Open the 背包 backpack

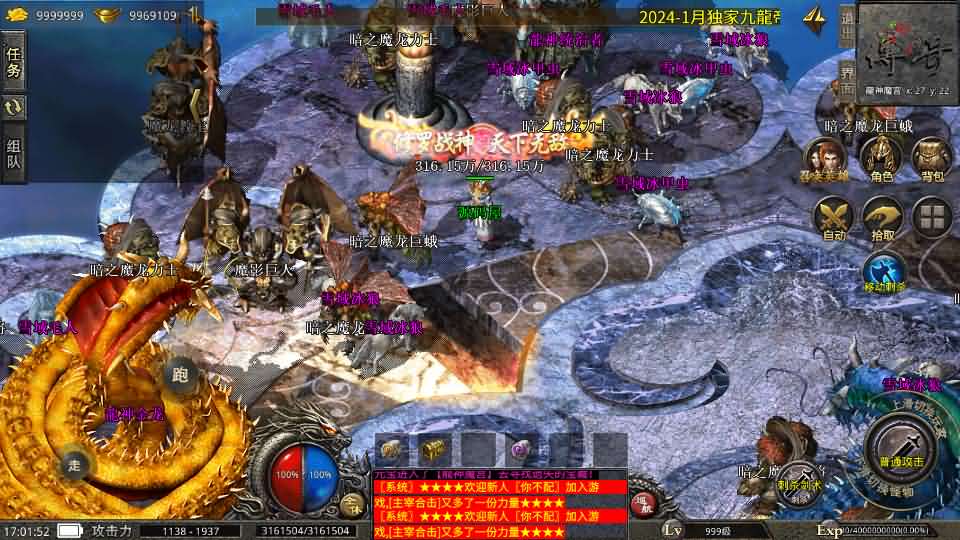(x=932, y=158)
